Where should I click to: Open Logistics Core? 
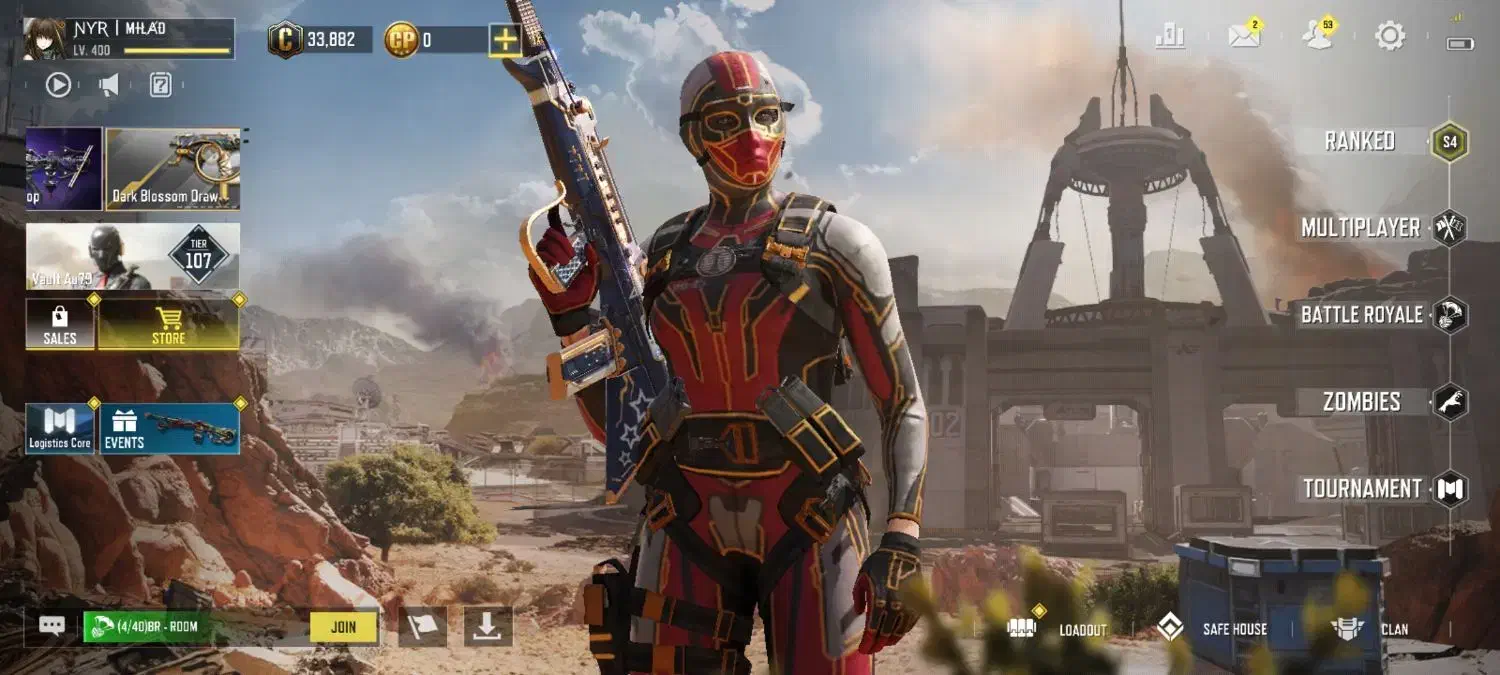[x=60, y=429]
